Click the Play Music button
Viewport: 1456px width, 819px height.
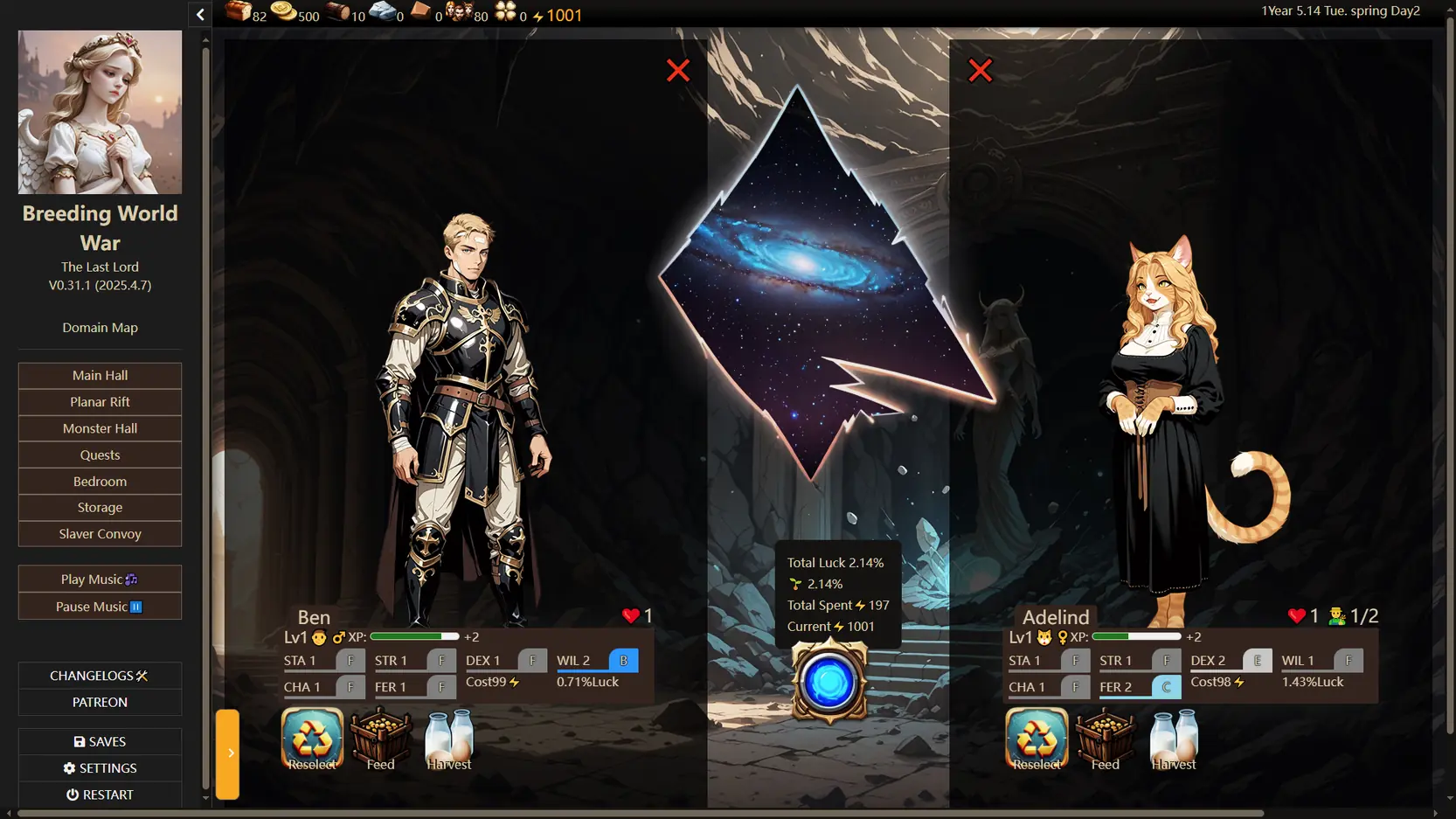[x=100, y=580]
